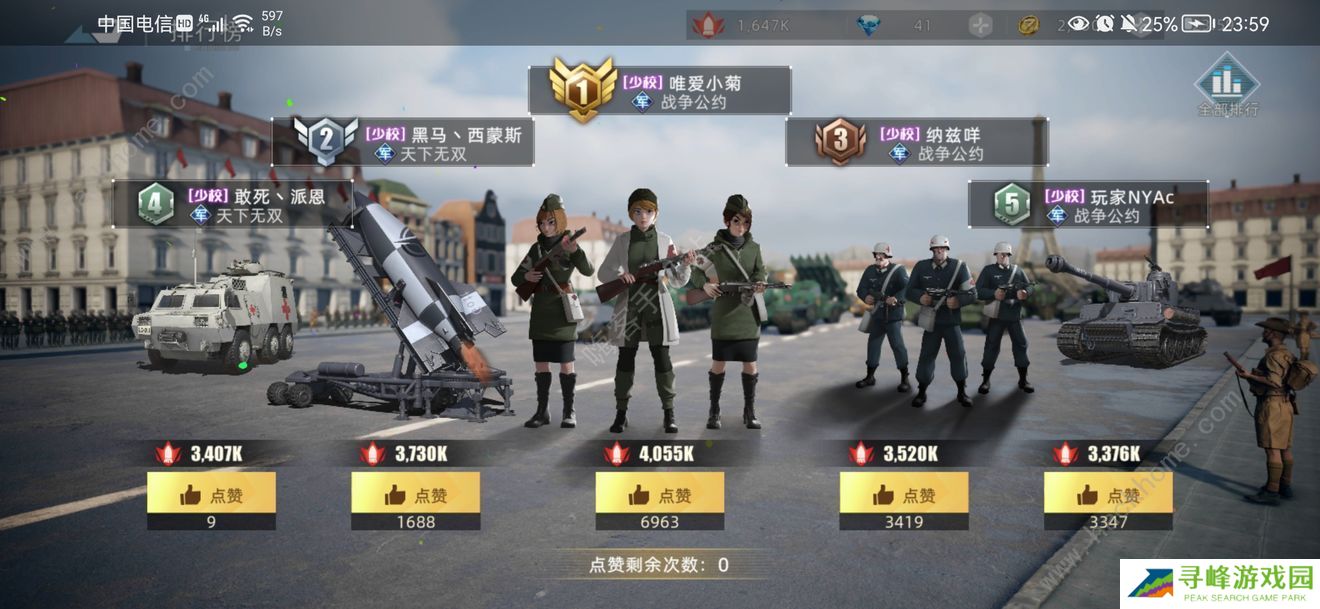Open the 全部排行 full rankings button
The height and width of the screenshot is (609, 1320).
pos(1228,84)
